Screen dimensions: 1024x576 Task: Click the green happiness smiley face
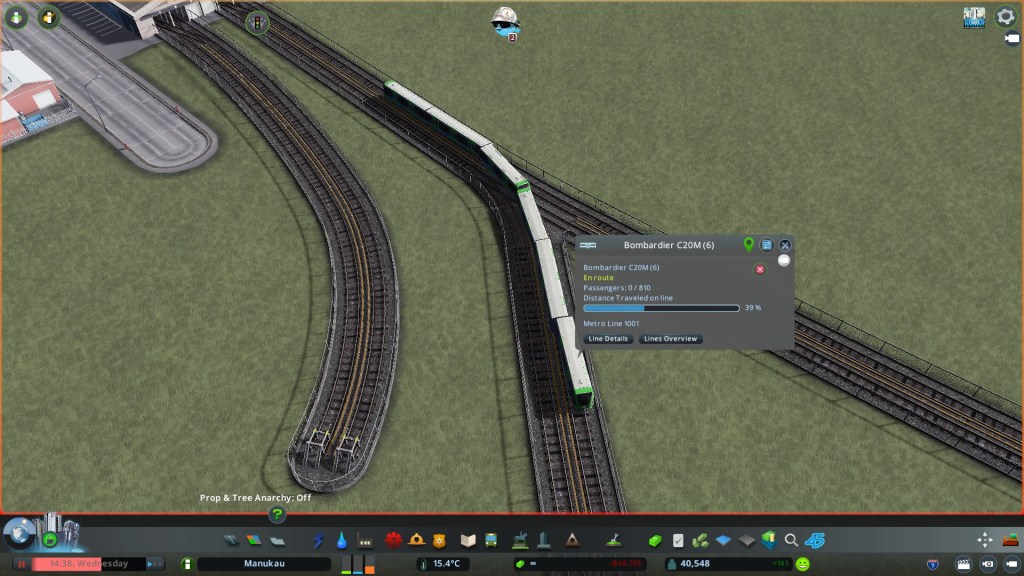[x=802, y=564]
